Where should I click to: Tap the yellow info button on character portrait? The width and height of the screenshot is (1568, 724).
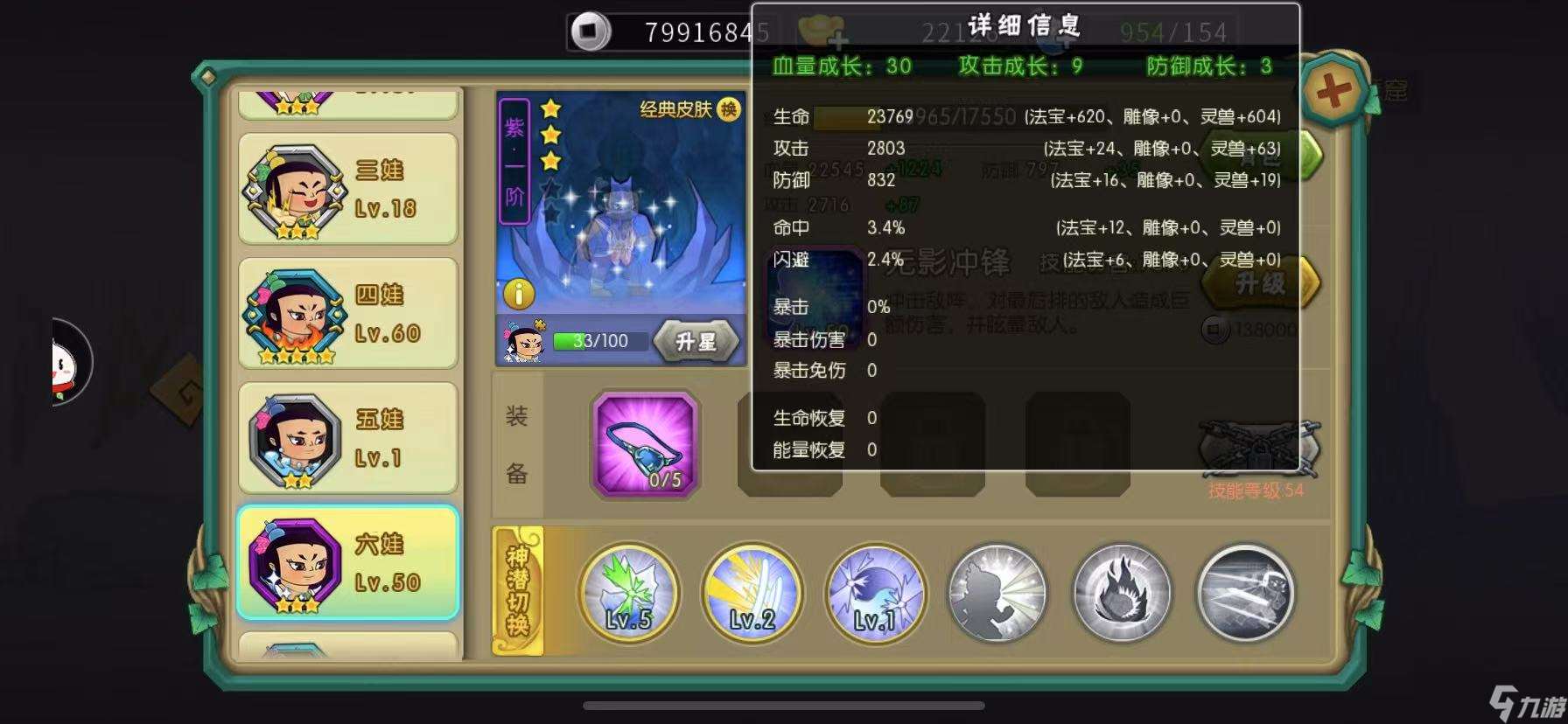coord(518,295)
